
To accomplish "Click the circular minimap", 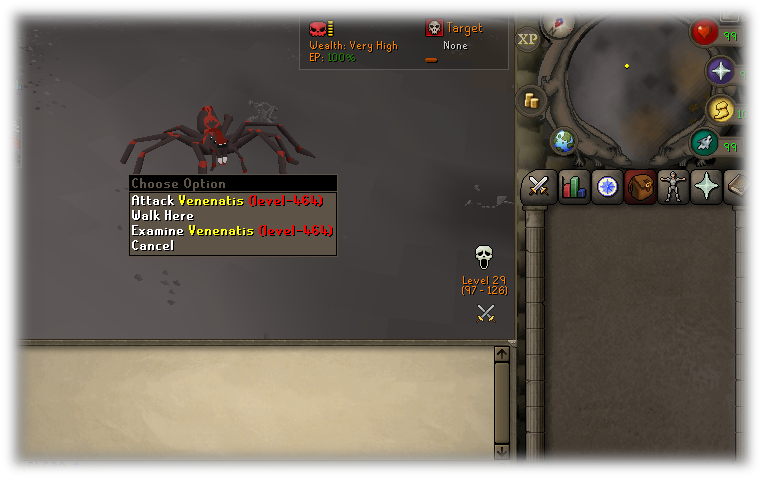I will coord(628,85).
